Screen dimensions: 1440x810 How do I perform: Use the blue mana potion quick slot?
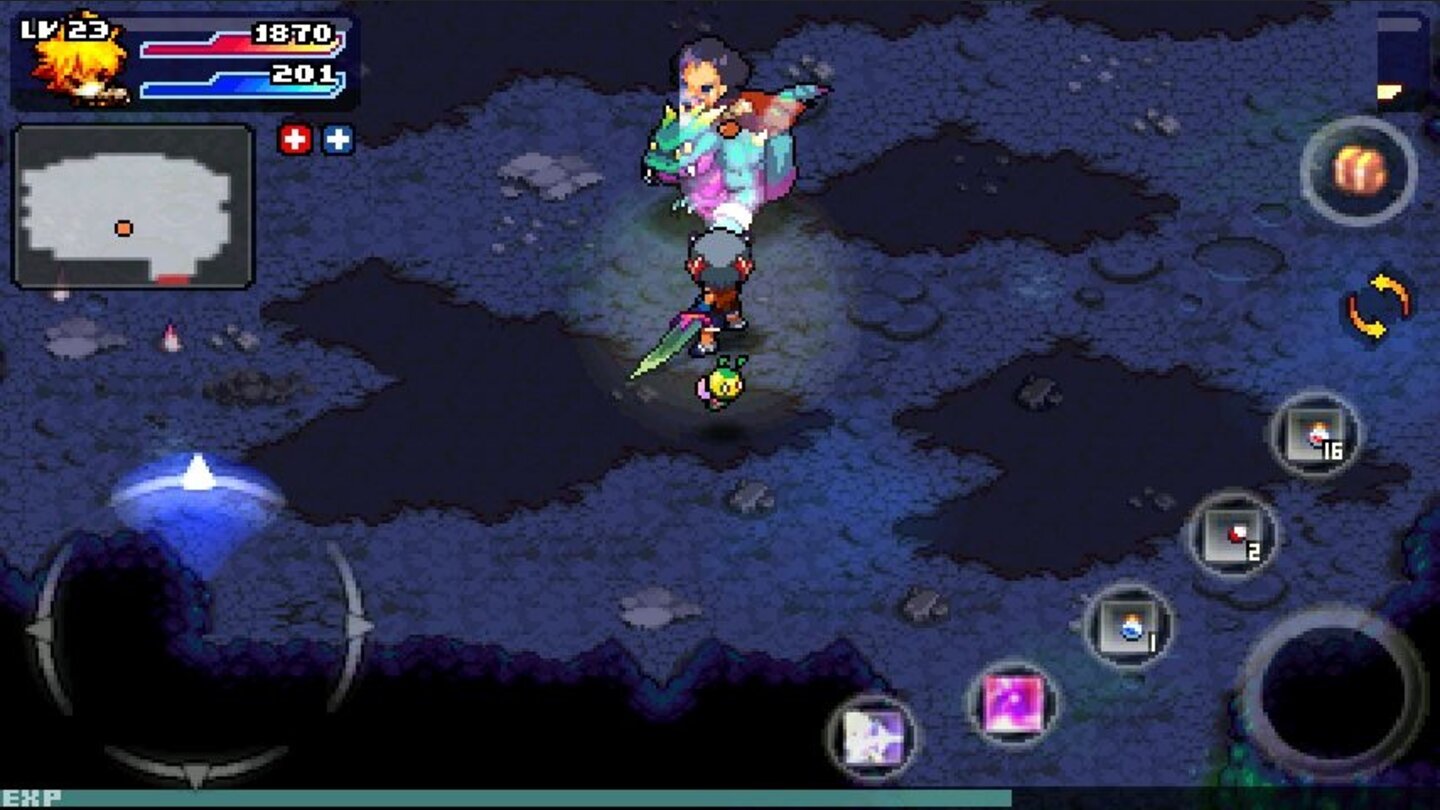[x=1129, y=629]
